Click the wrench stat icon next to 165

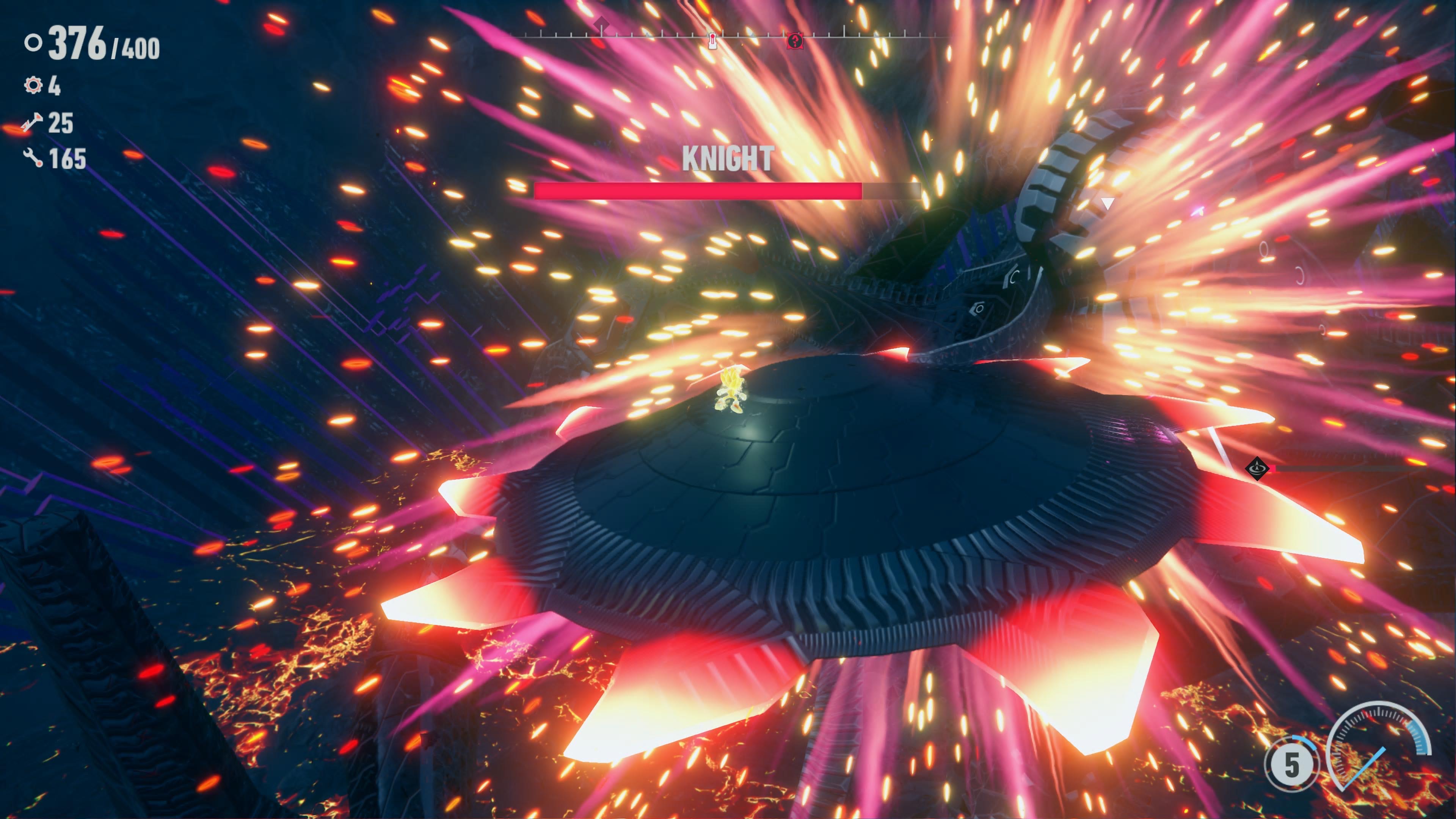coord(33,158)
